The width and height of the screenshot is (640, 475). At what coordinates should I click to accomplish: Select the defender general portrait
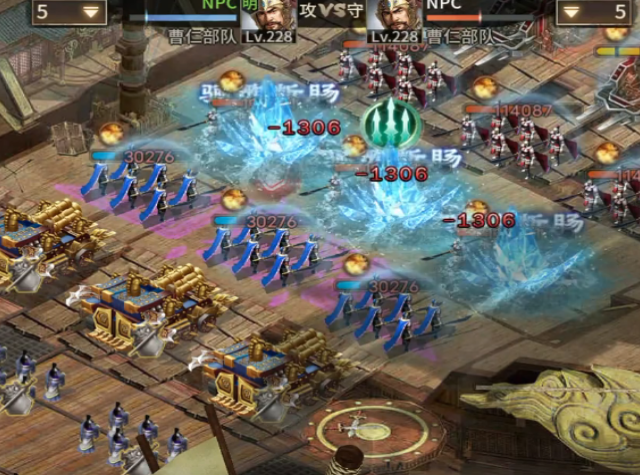(393, 15)
